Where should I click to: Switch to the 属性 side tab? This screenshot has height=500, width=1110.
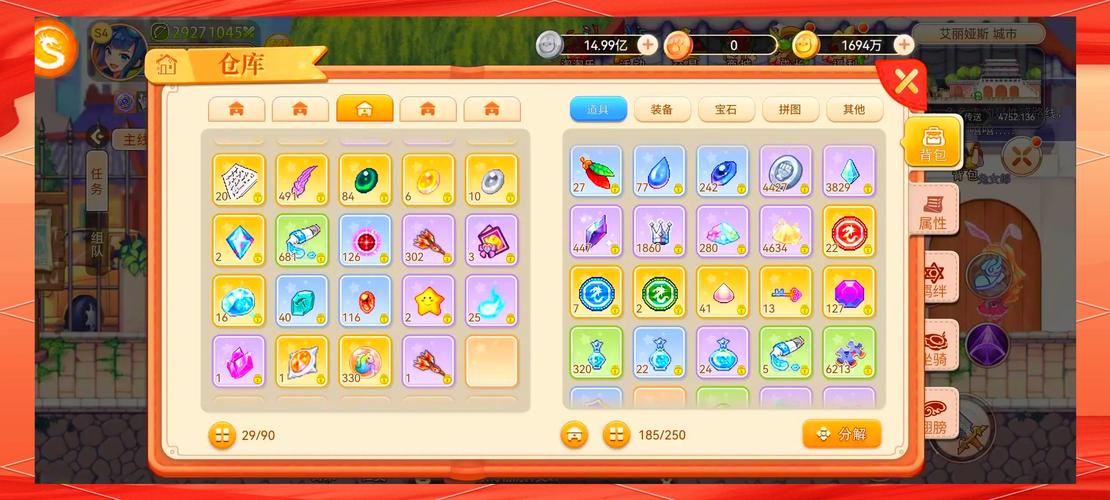(x=934, y=210)
